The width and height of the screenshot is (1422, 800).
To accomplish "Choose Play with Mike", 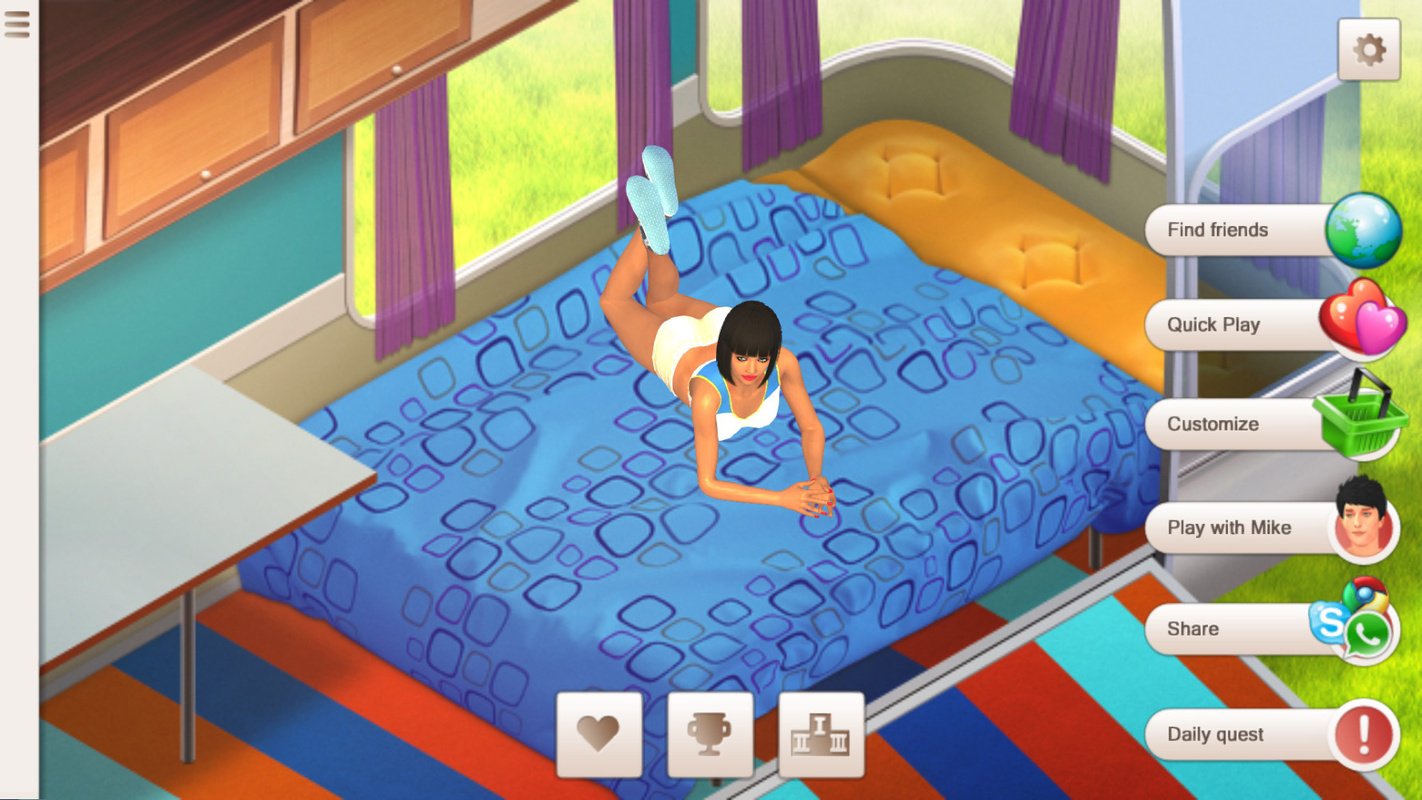I will click(1240, 527).
